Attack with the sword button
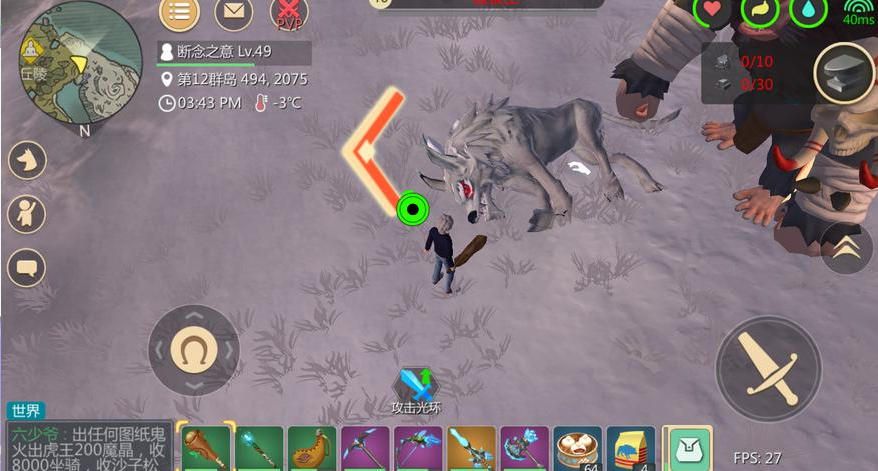Screen dimensions: 878x471 coord(768,367)
